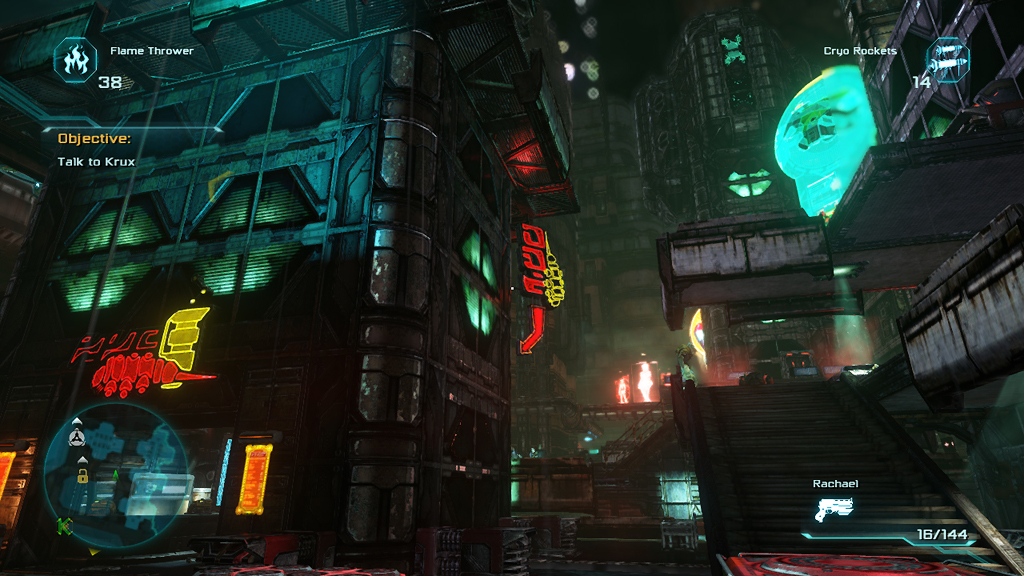Select the Flame Thrower ability icon
This screenshot has height=576, width=1024.
click(75, 59)
